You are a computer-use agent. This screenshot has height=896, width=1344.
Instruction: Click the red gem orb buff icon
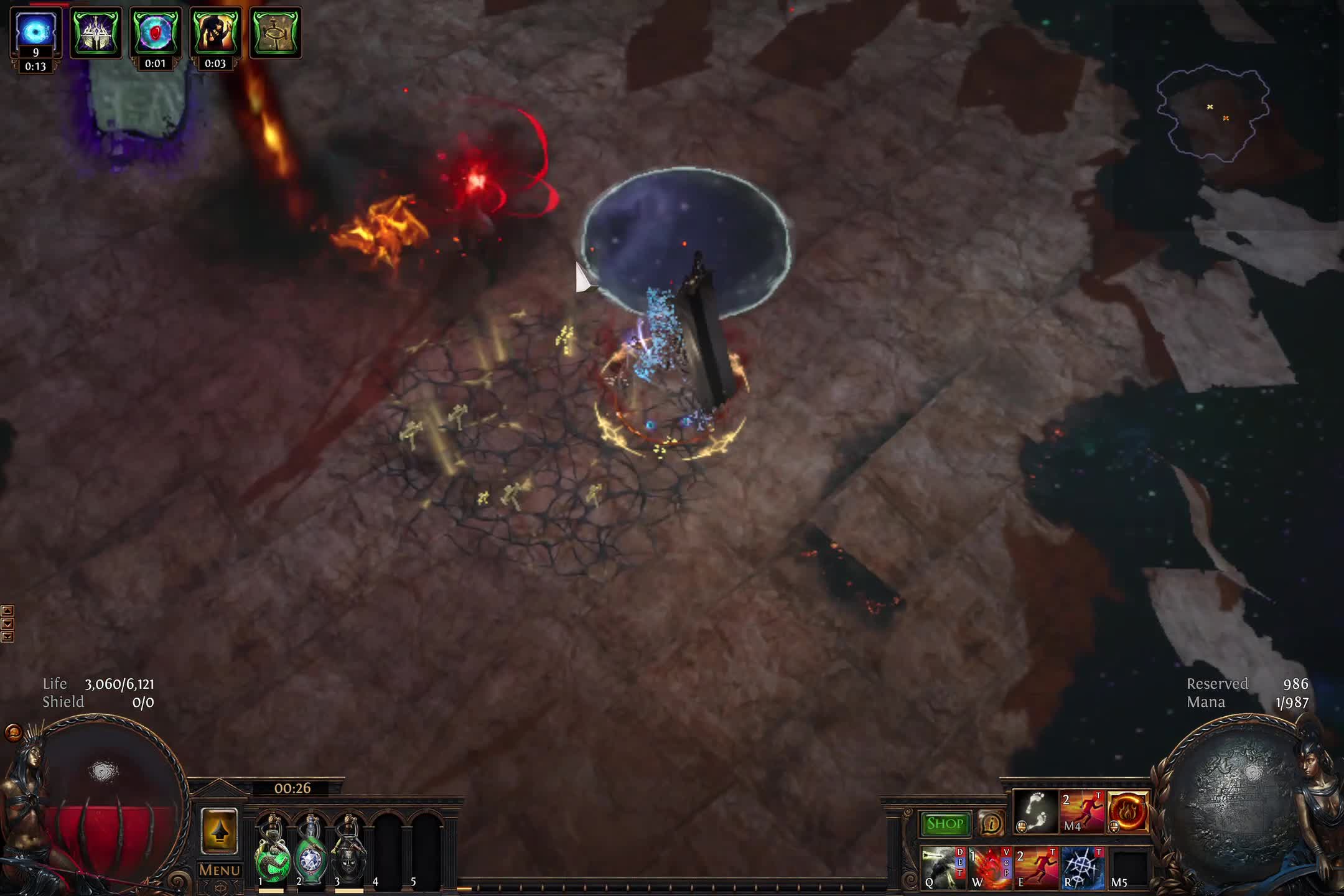tap(155, 32)
